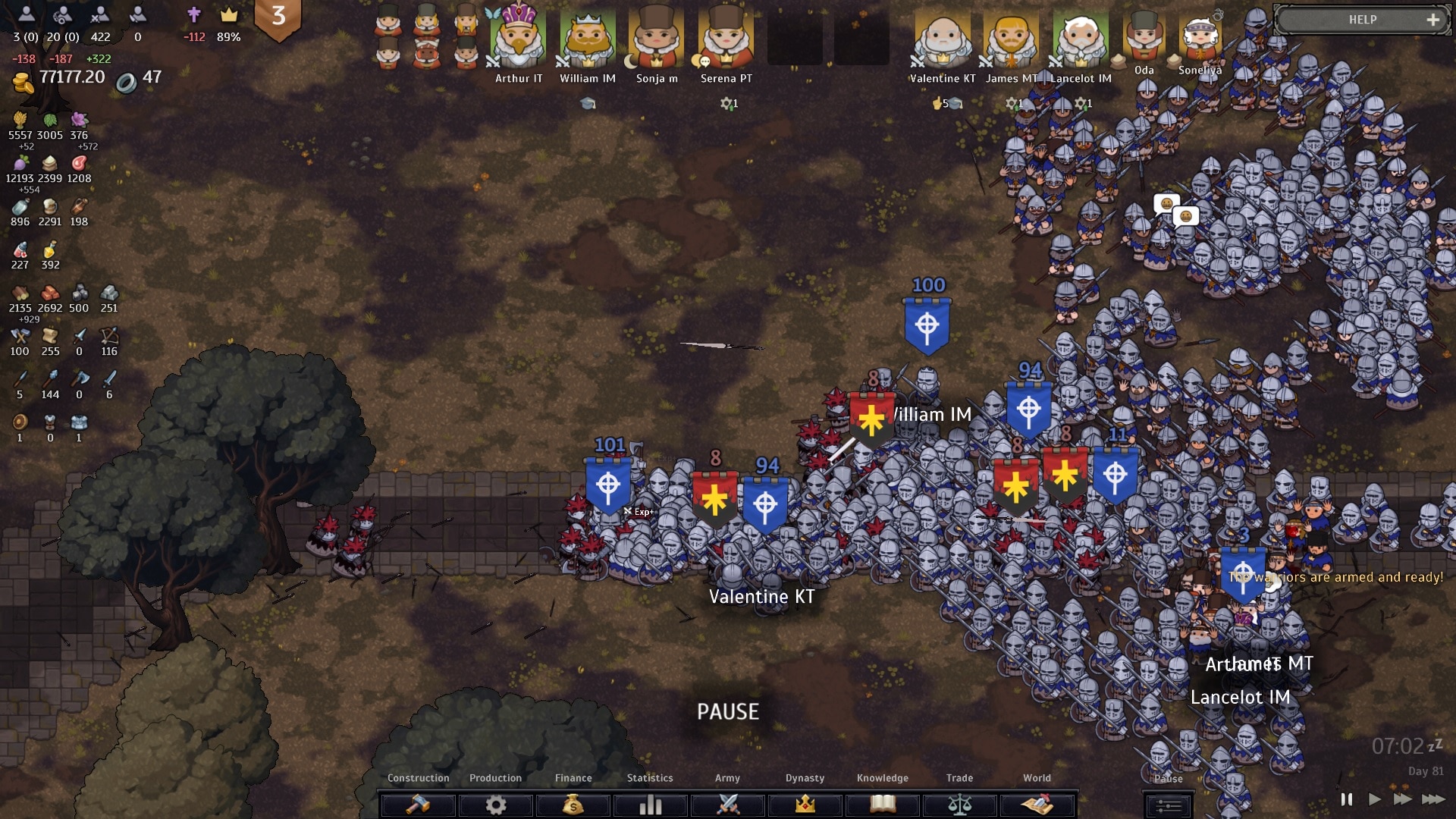1456x819 pixels.
Task: Expand the HELP panel
Action: tap(1432, 20)
